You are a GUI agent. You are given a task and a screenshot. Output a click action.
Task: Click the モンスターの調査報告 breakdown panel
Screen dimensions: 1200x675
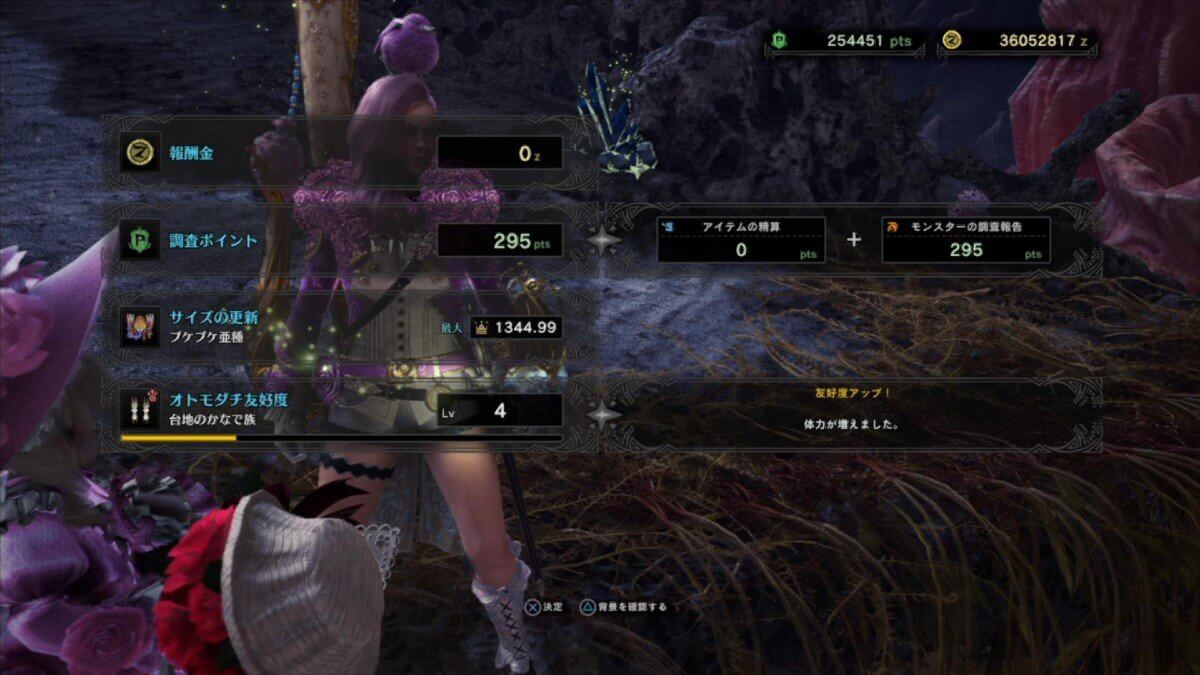tap(965, 240)
